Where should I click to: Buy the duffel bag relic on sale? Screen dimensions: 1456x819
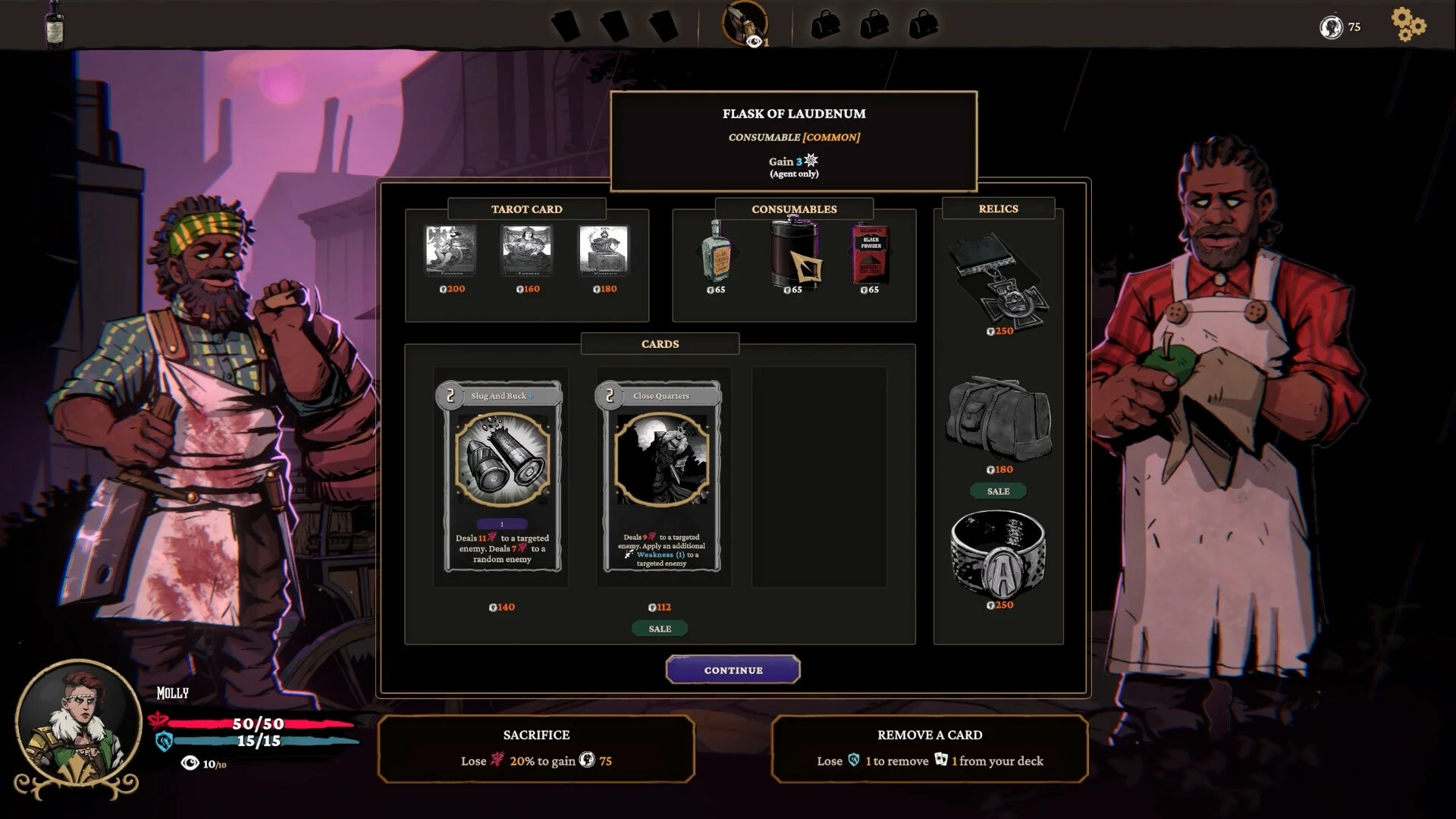(x=999, y=419)
